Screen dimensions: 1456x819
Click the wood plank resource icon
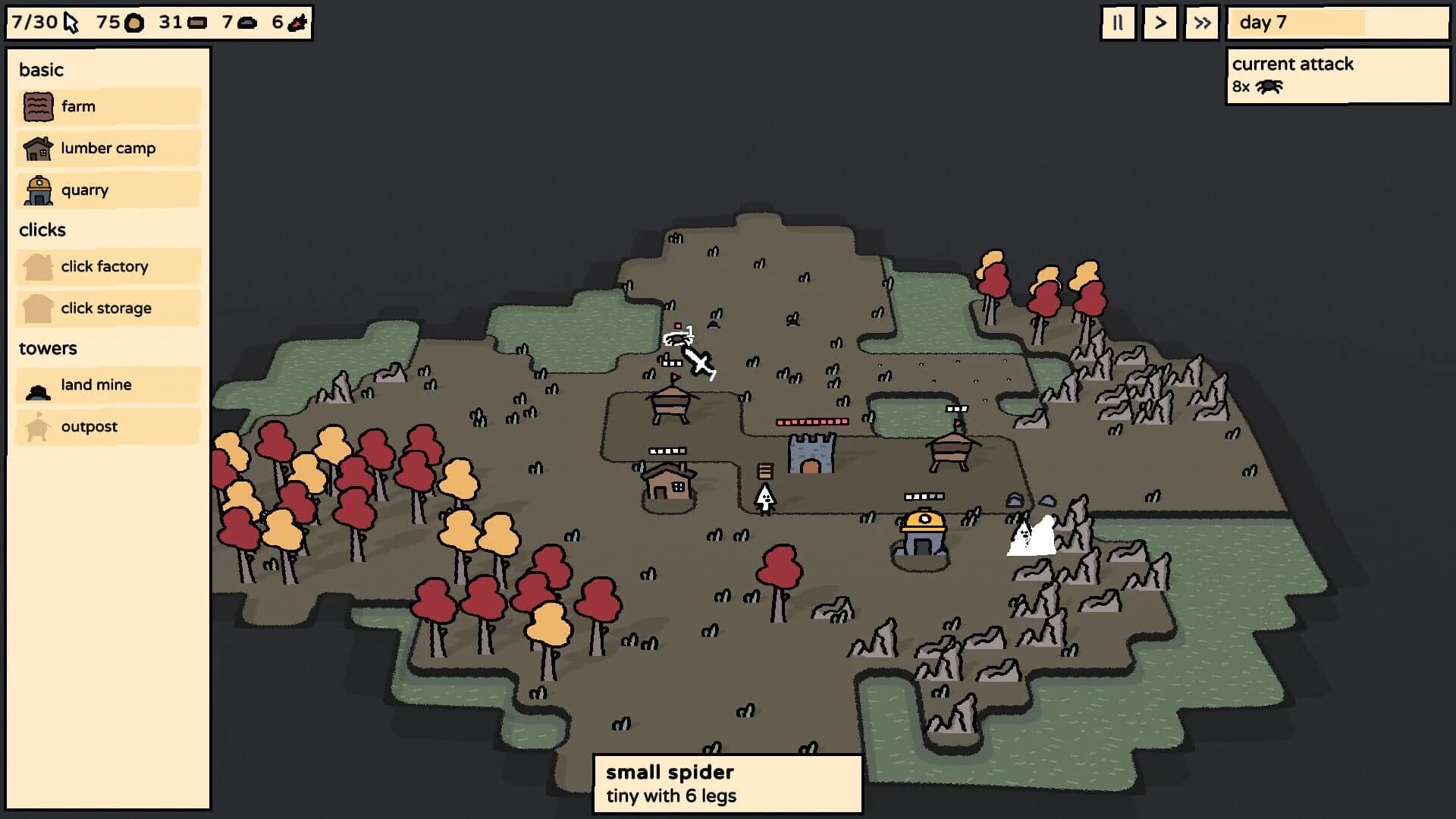[x=196, y=22]
